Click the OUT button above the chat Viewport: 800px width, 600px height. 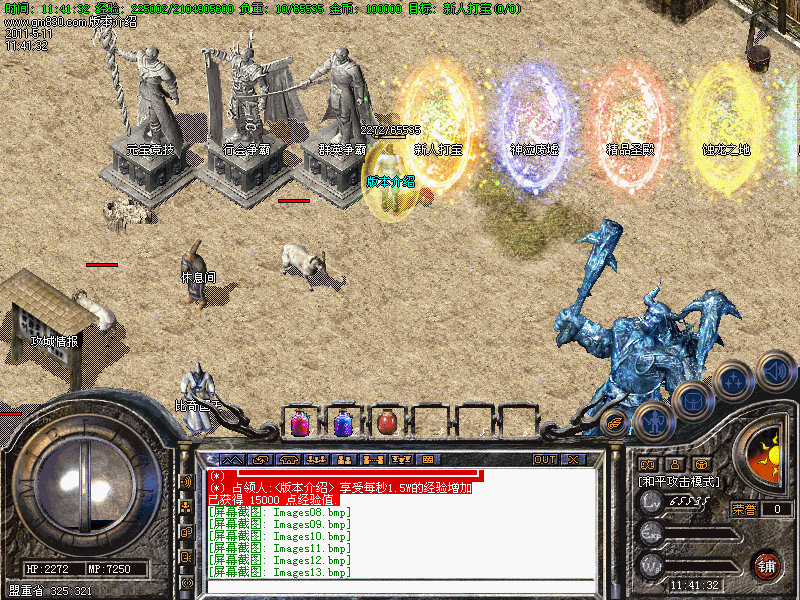pyautogui.click(x=544, y=460)
